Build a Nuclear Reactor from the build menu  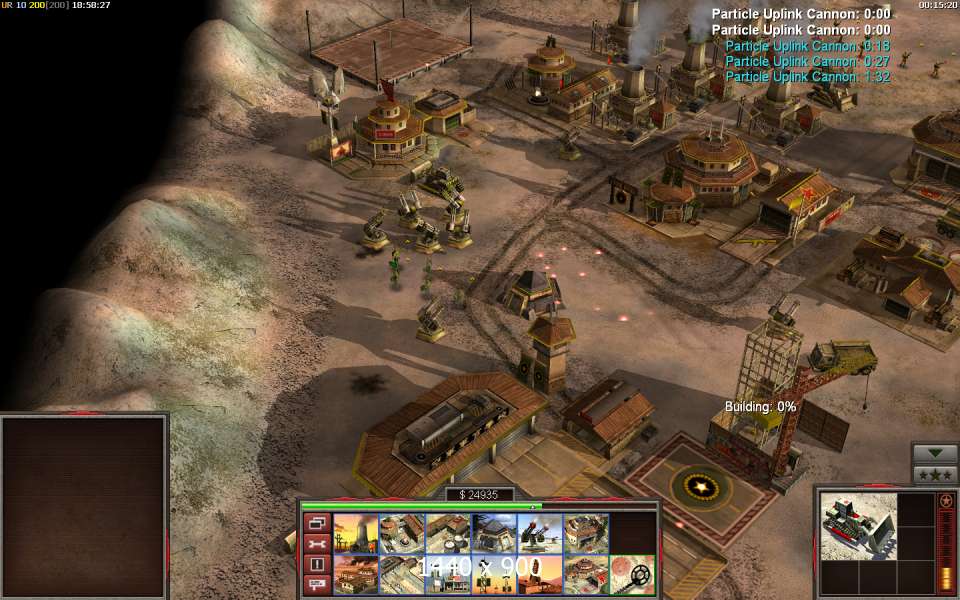pyautogui.click(x=356, y=533)
